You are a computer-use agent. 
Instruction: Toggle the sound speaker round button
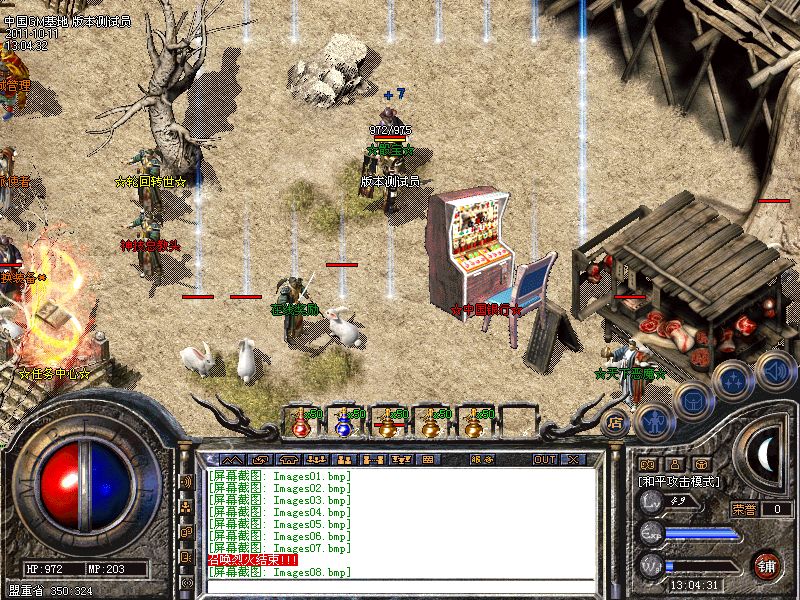[773, 369]
